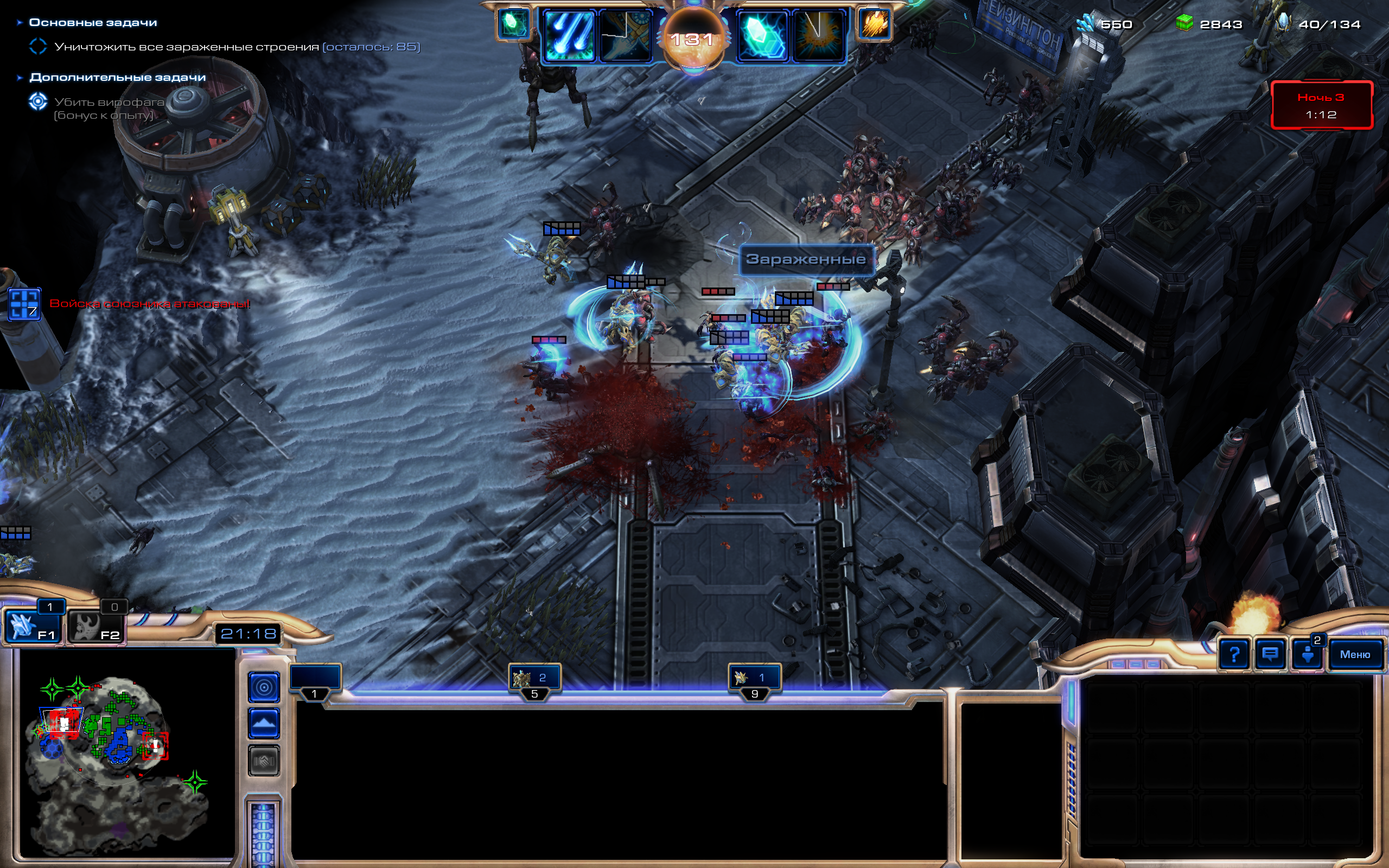Toggle the minimap terrain view button
Screen dimensions: 1389x868
coord(264,723)
